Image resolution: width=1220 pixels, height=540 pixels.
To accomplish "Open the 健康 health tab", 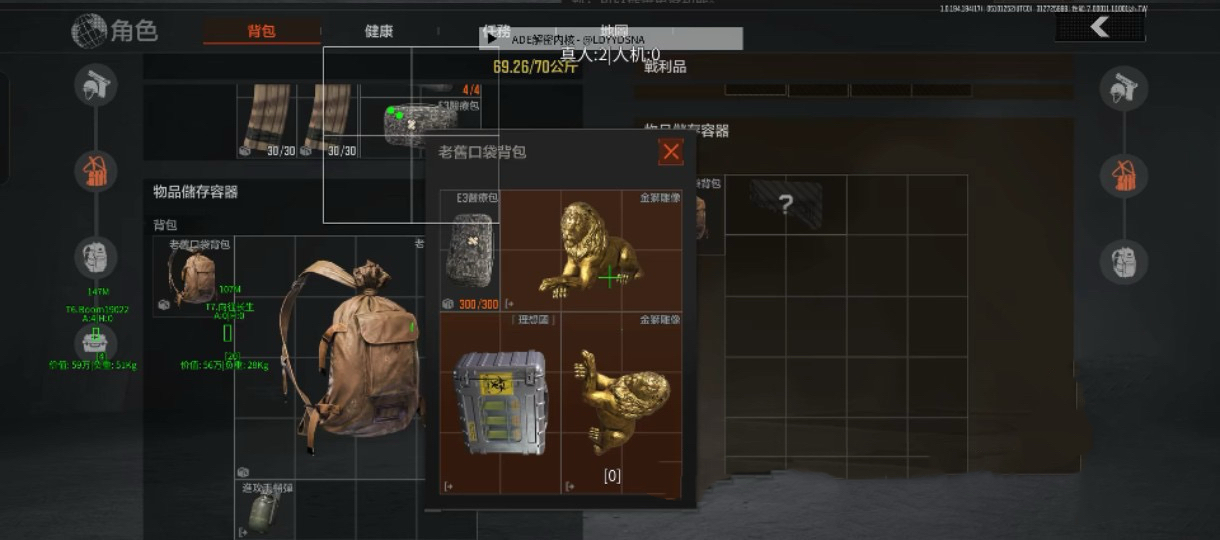I will 379,31.
